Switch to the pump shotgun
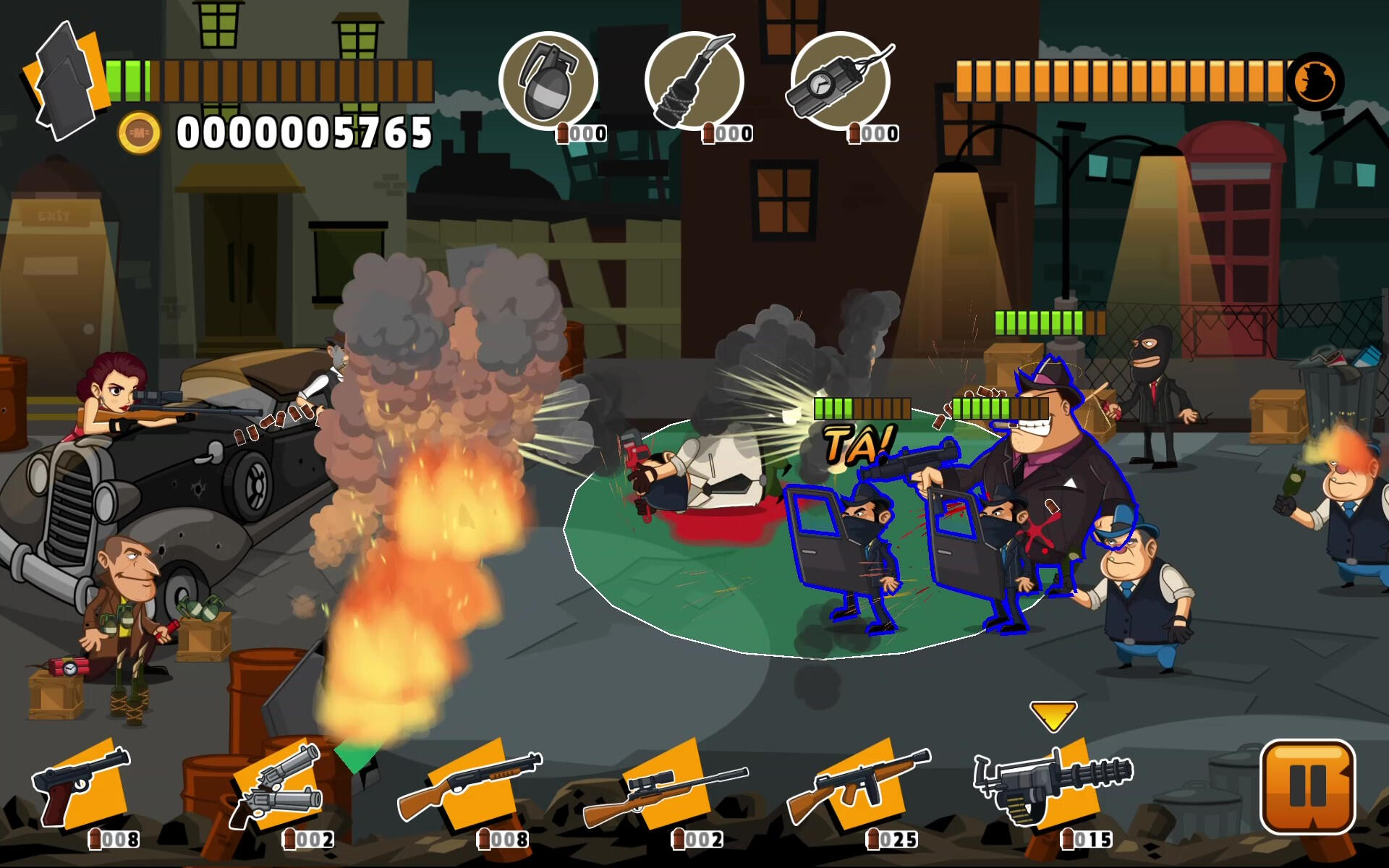The width and height of the screenshot is (1389, 868). click(470, 787)
